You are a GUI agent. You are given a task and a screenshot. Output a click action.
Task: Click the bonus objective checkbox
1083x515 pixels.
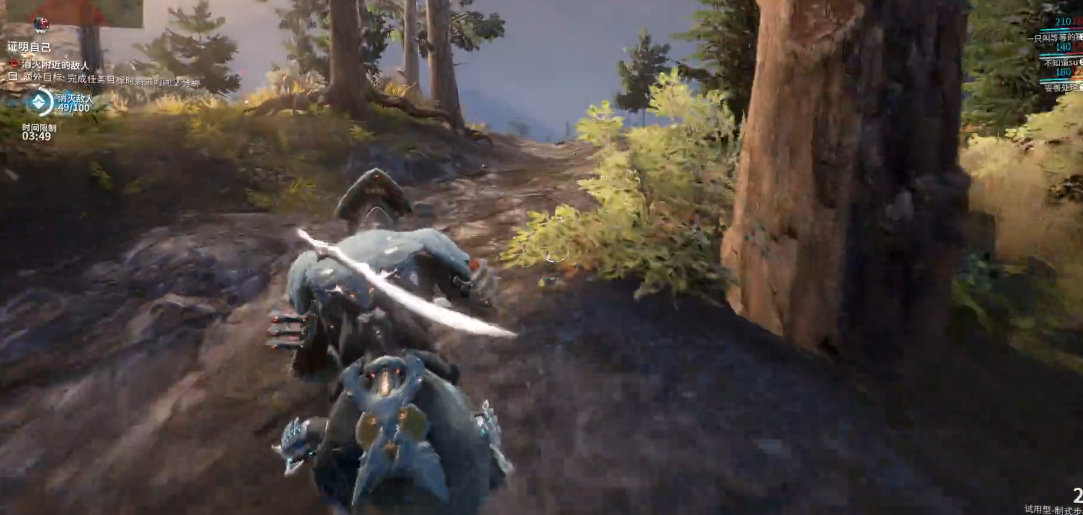click(x=13, y=77)
